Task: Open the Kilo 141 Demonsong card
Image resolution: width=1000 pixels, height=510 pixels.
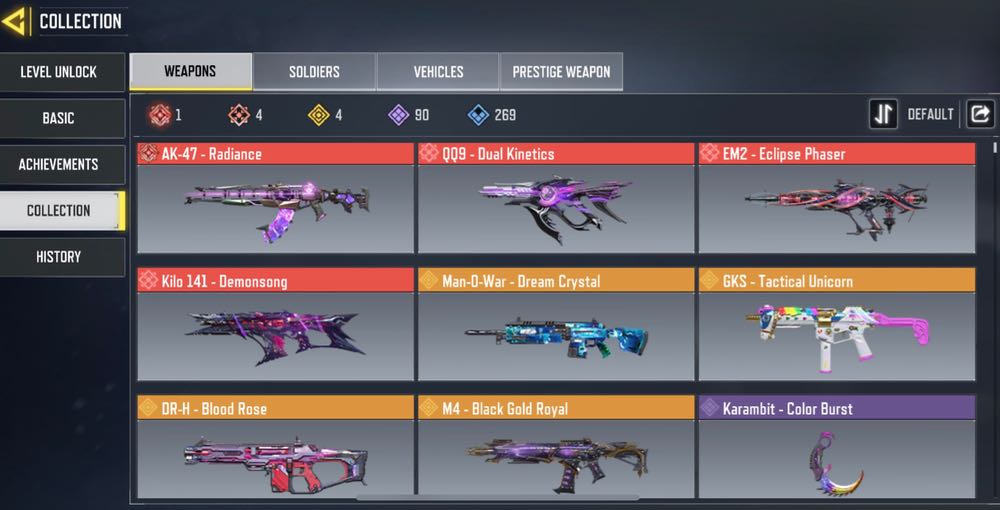Action: point(275,325)
